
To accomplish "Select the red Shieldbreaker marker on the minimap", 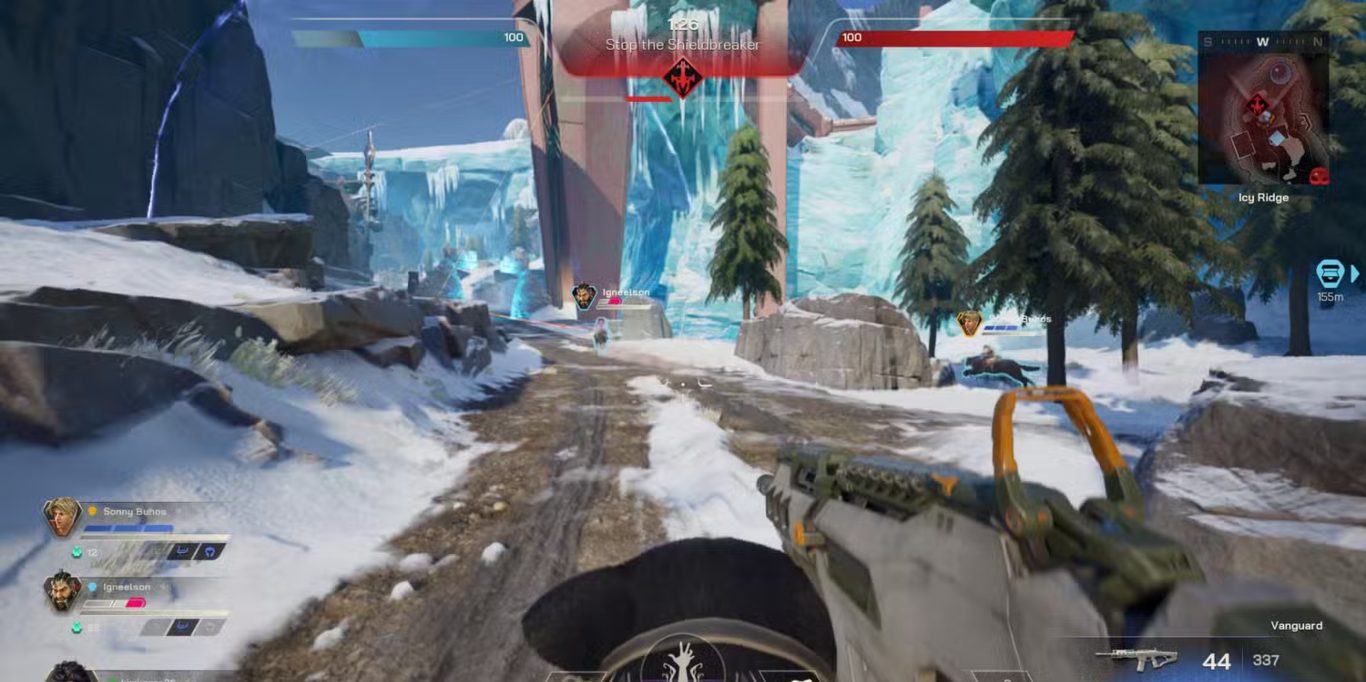I will tap(1254, 104).
